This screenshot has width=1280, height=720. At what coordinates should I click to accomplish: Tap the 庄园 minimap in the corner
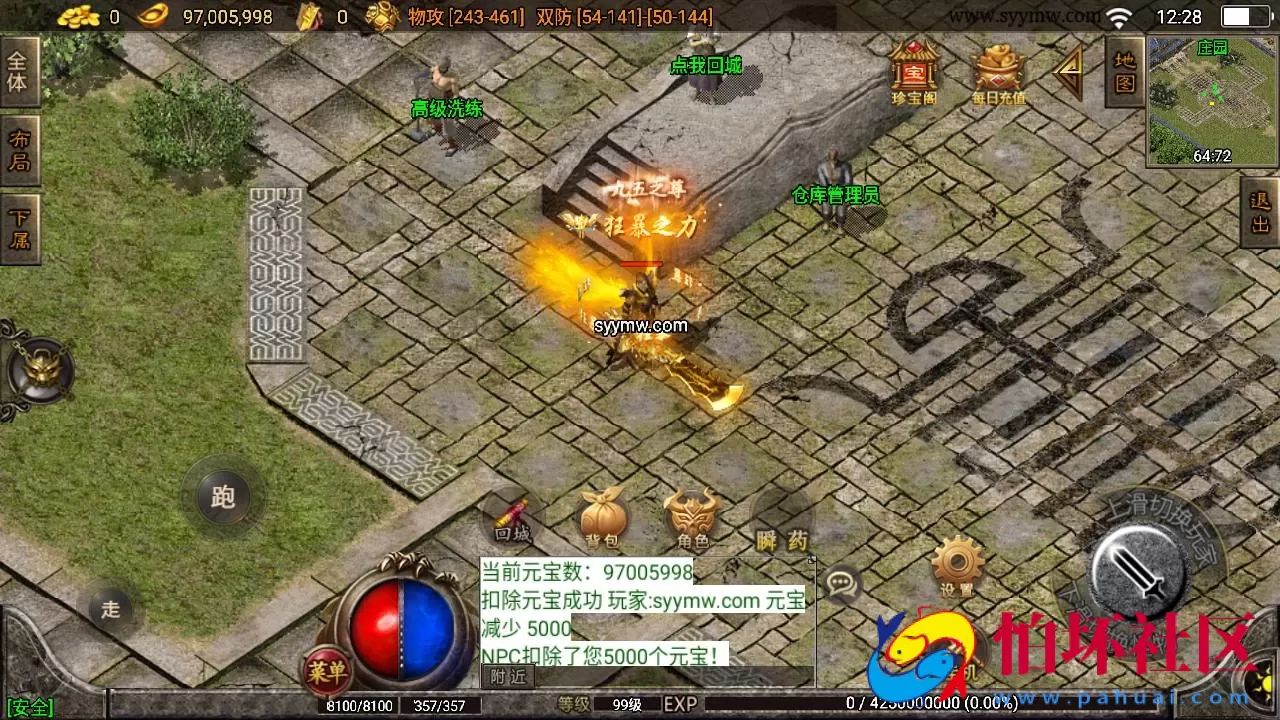1212,100
